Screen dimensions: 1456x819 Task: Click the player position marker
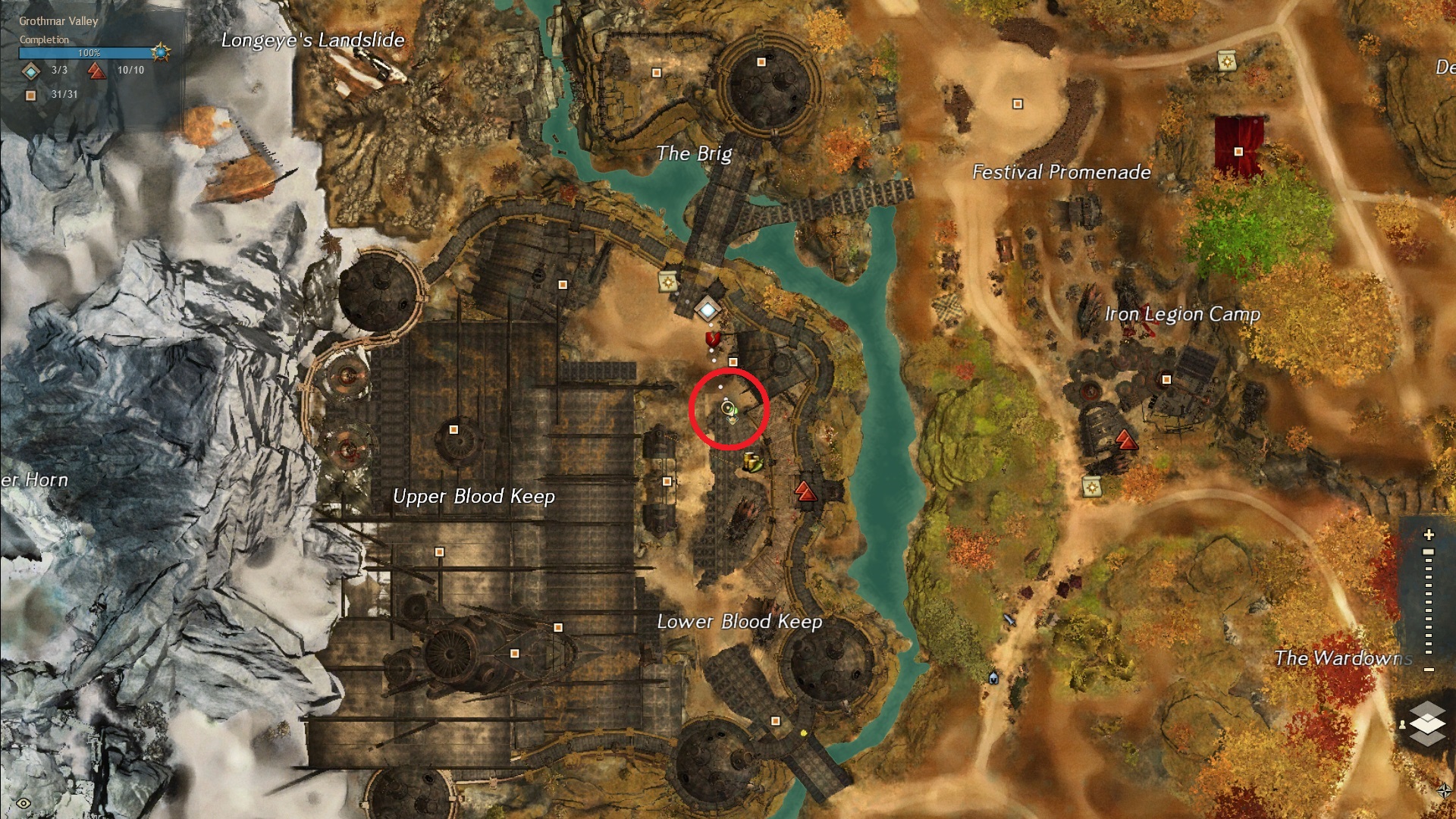click(x=728, y=409)
